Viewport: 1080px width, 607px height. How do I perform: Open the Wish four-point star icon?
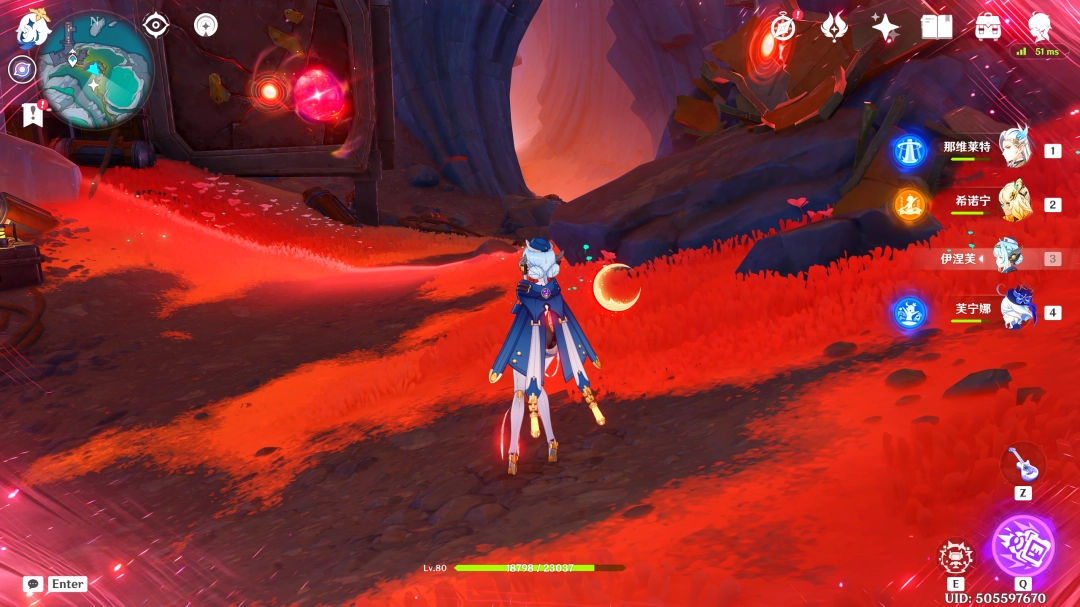tap(885, 27)
